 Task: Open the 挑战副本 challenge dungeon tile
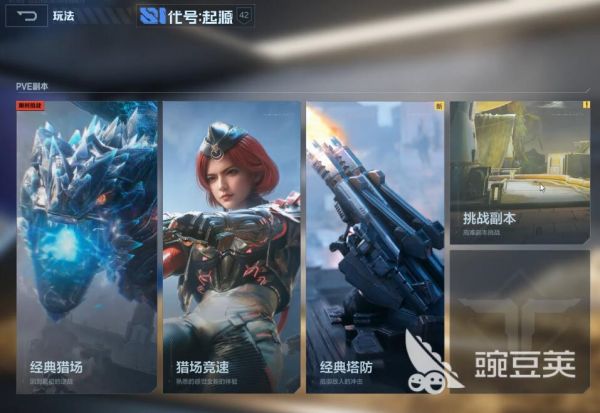519,172
